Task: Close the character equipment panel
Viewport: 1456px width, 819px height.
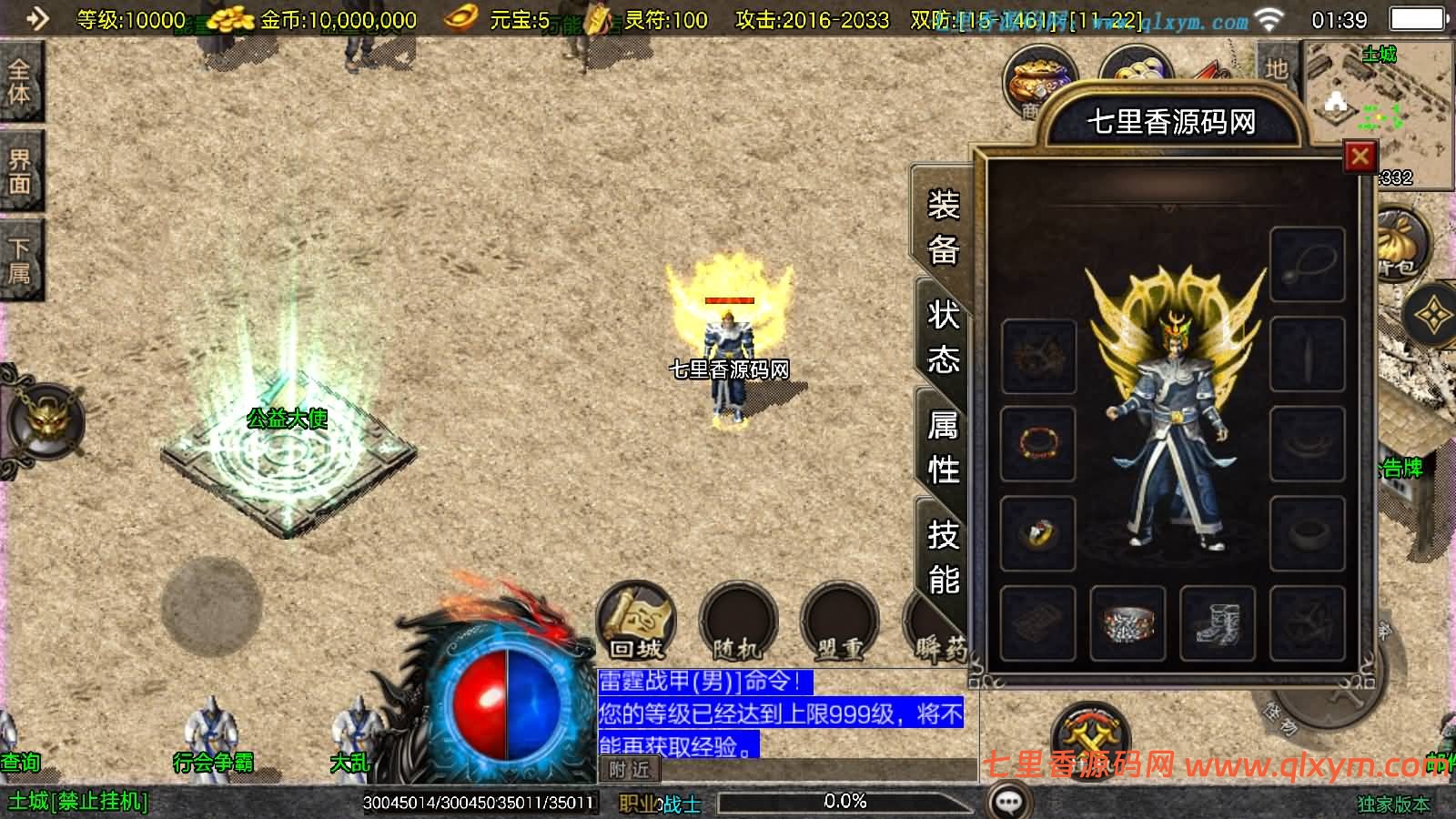Action: pos(1360,157)
